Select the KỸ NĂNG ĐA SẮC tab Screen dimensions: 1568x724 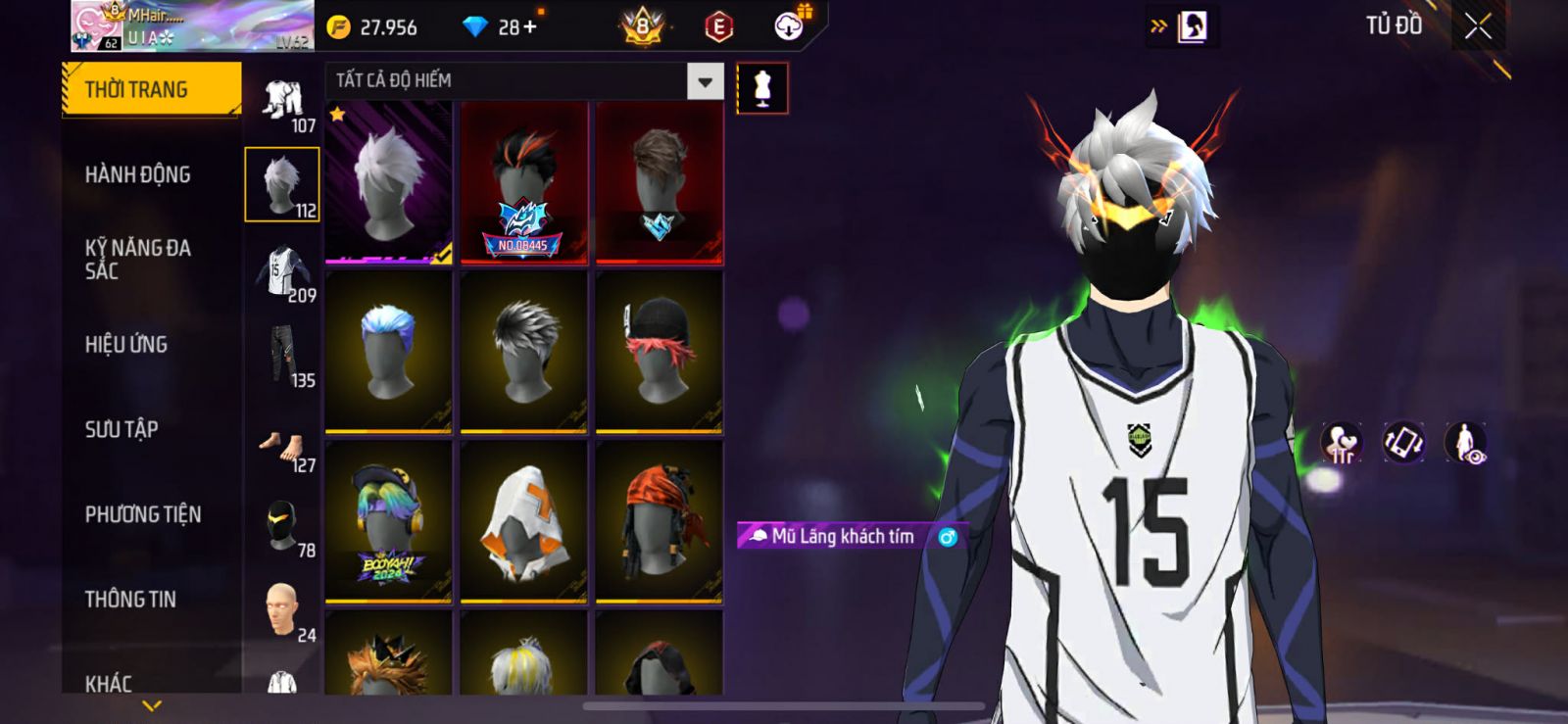(x=137, y=260)
